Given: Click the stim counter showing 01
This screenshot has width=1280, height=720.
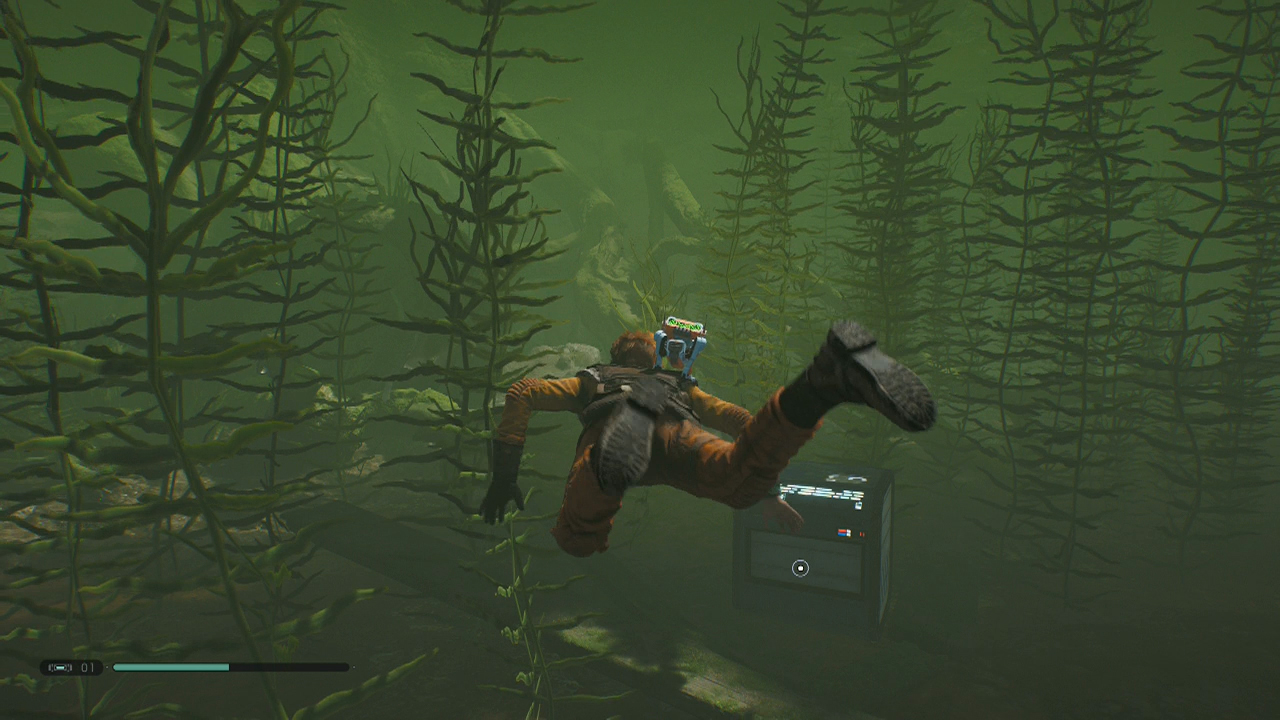Looking at the screenshot, I should point(86,667).
